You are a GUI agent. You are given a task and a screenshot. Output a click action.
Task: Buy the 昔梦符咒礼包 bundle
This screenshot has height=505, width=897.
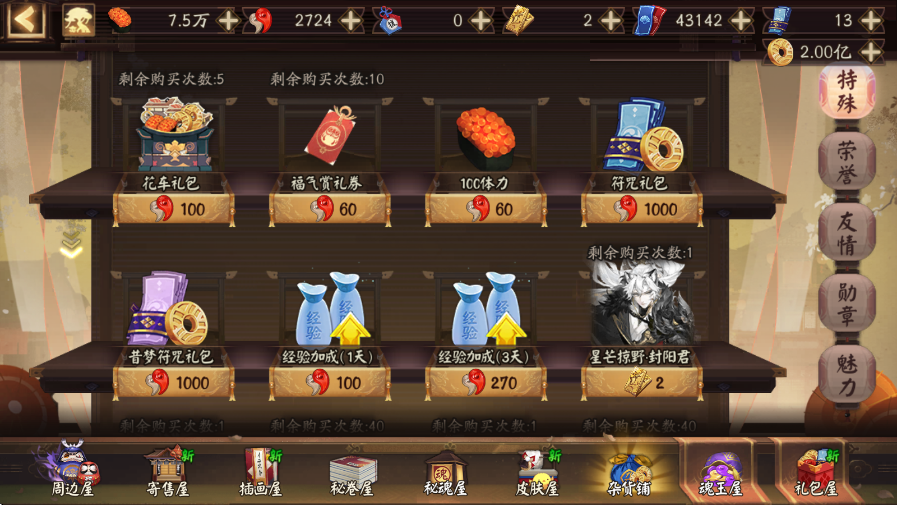174,381
